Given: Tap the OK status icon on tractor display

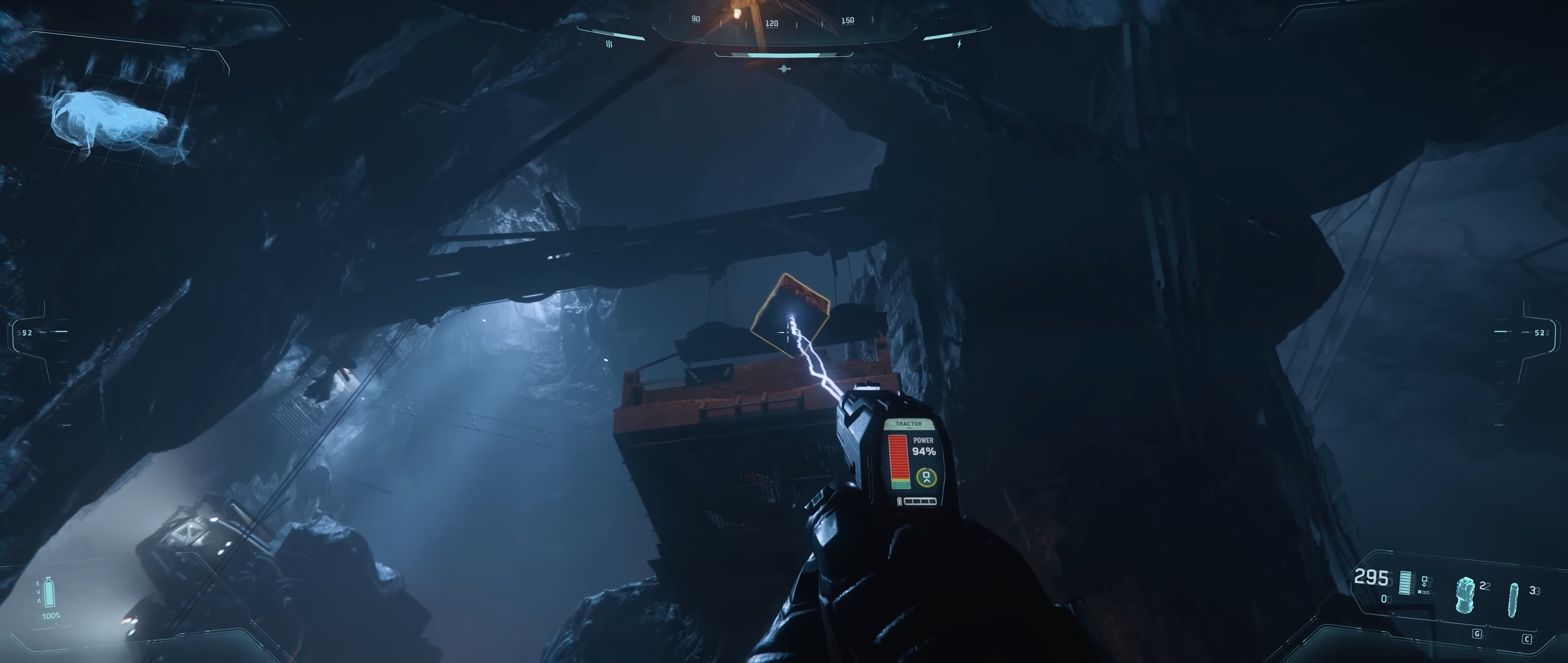Looking at the screenshot, I should pyautogui.click(x=927, y=477).
